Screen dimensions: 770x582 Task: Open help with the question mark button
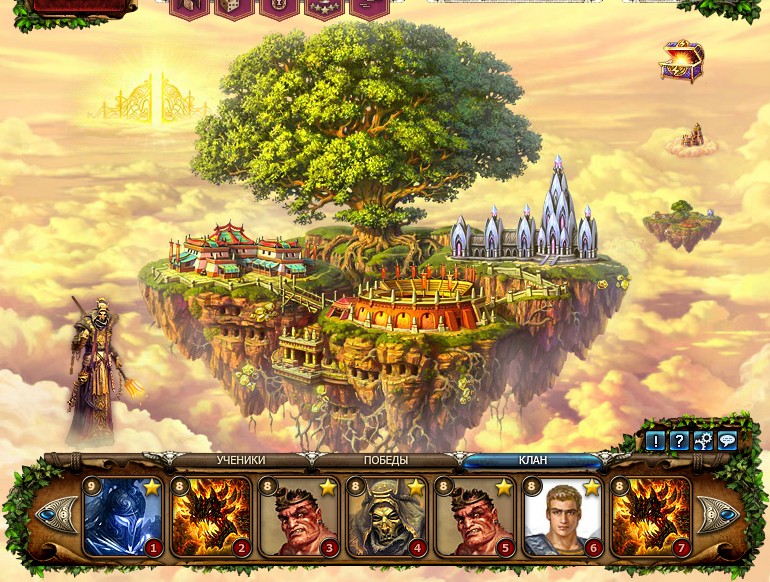pyautogui.click(x=679, y=441)
